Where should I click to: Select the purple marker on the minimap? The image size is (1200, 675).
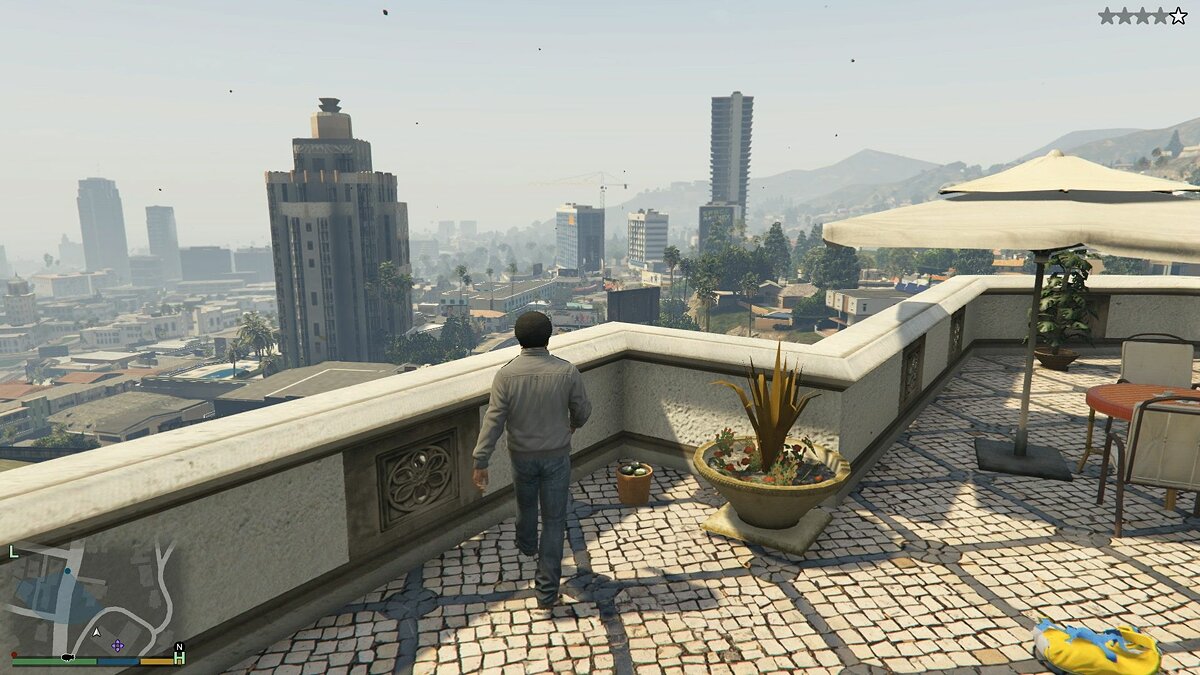pos(118,645)
